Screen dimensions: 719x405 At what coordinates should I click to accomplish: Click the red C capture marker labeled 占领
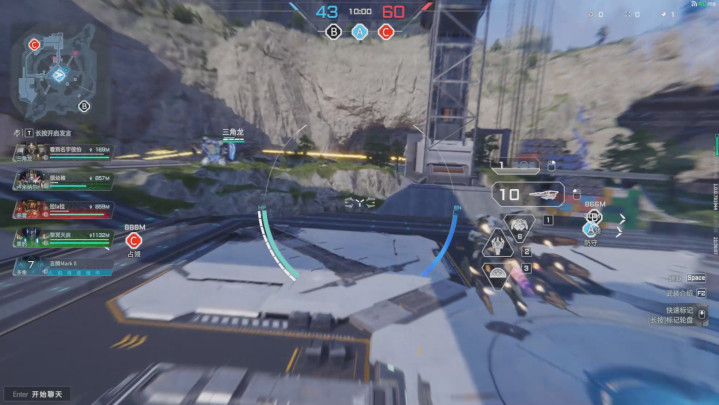[133, 241]
